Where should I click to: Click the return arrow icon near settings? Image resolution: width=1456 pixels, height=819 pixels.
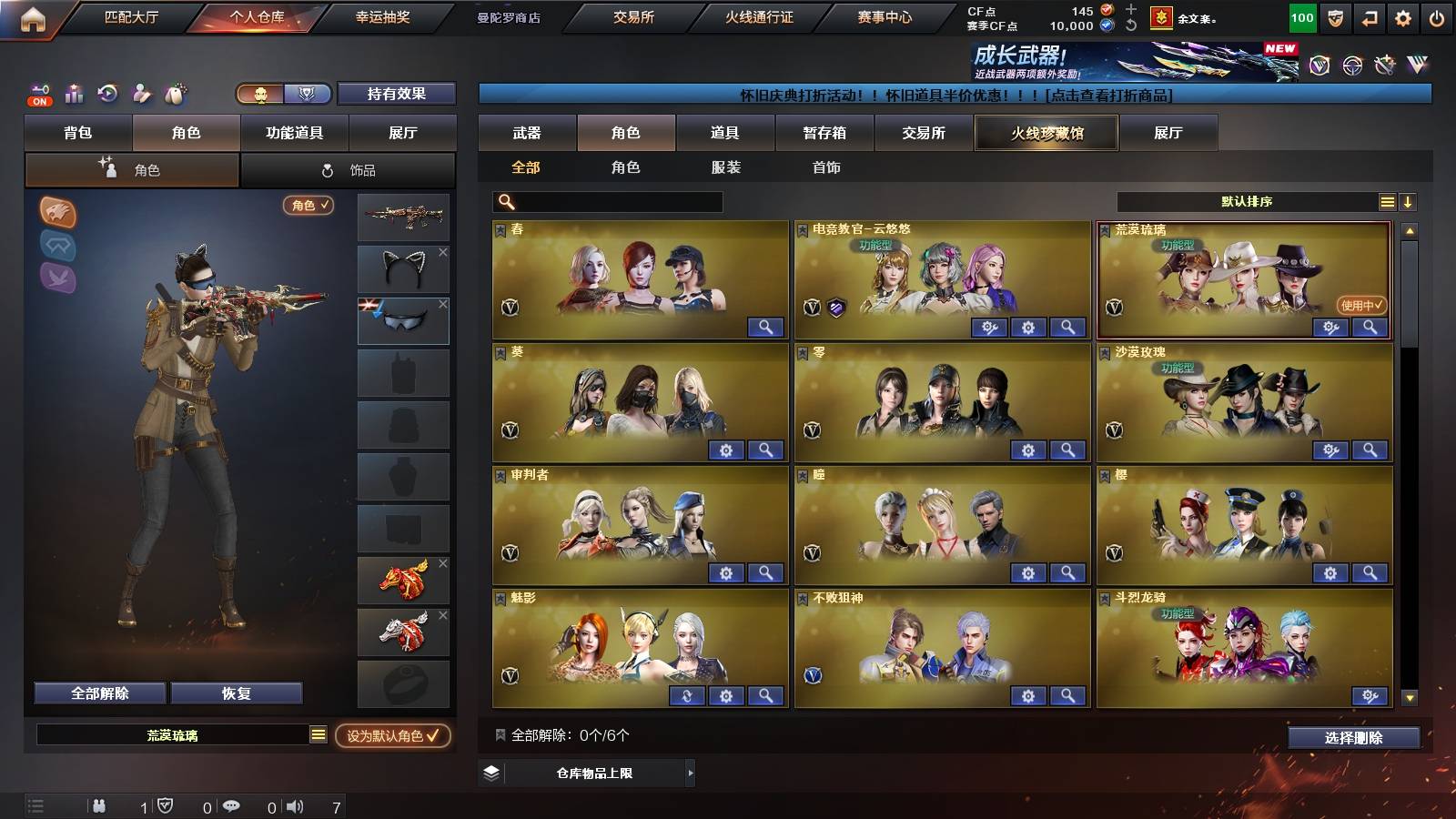(x=1370, y=15)
